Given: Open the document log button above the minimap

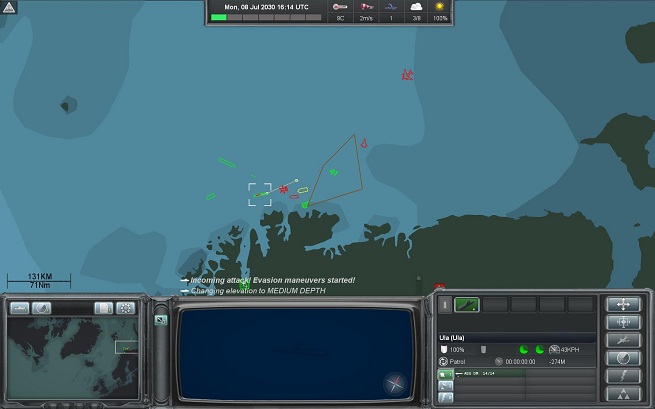Looking at the screenshot, I should (x=104, y=308).
